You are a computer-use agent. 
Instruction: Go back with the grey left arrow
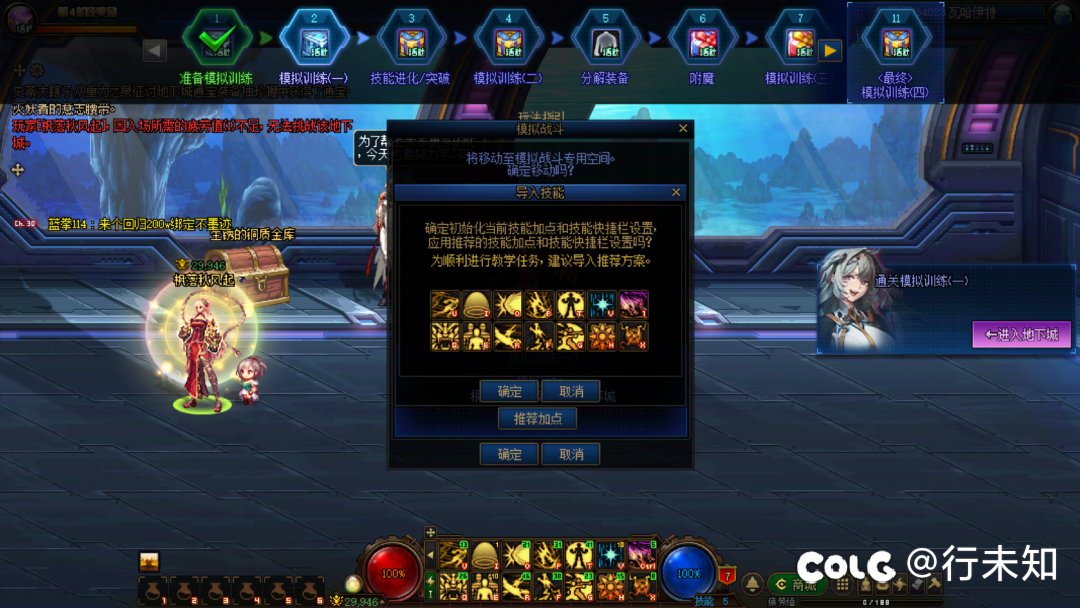pyautogui.click(x=155, y=50)
